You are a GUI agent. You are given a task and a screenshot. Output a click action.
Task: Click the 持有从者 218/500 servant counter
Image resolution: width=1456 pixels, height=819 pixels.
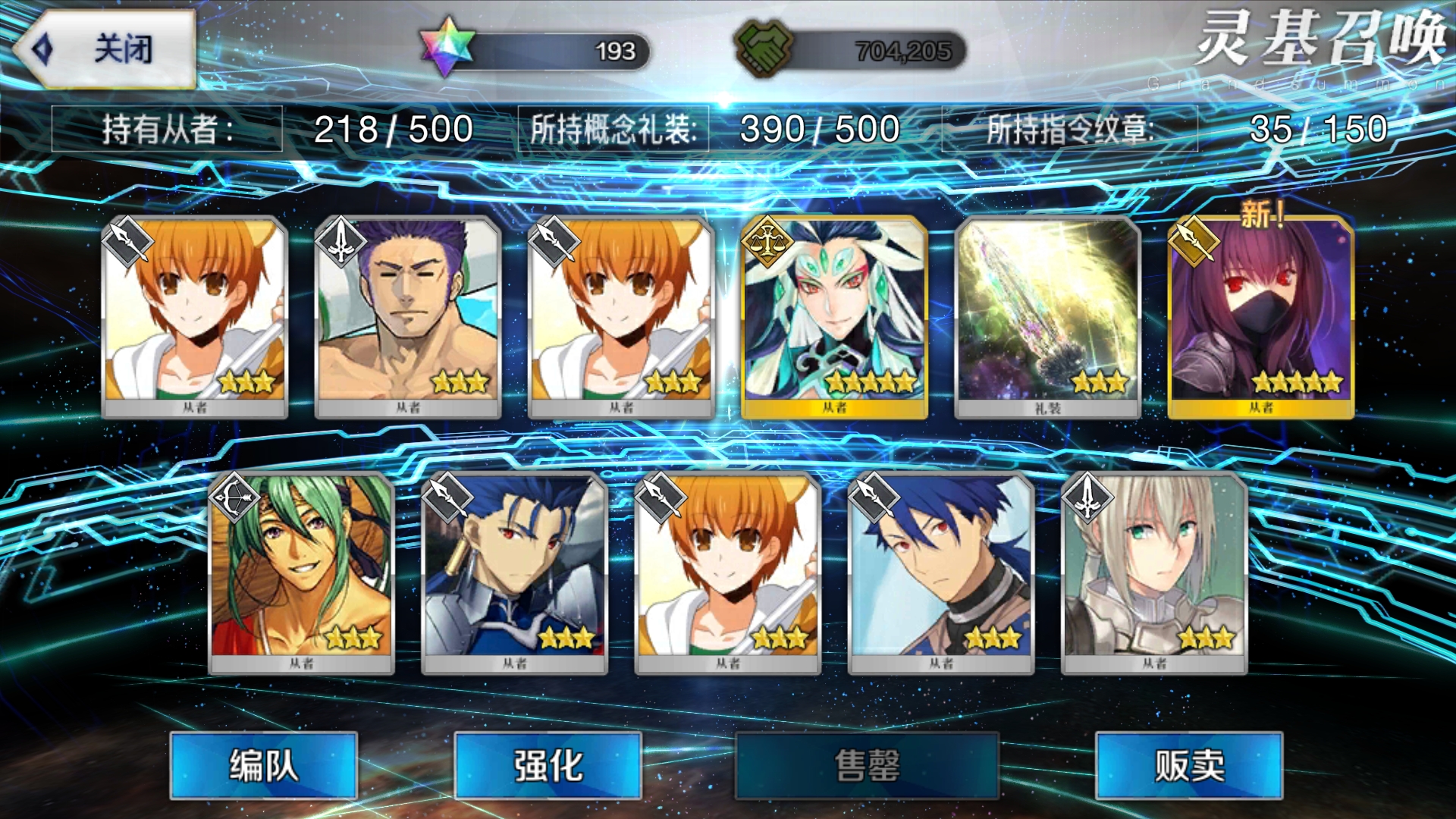coord(281,129)
